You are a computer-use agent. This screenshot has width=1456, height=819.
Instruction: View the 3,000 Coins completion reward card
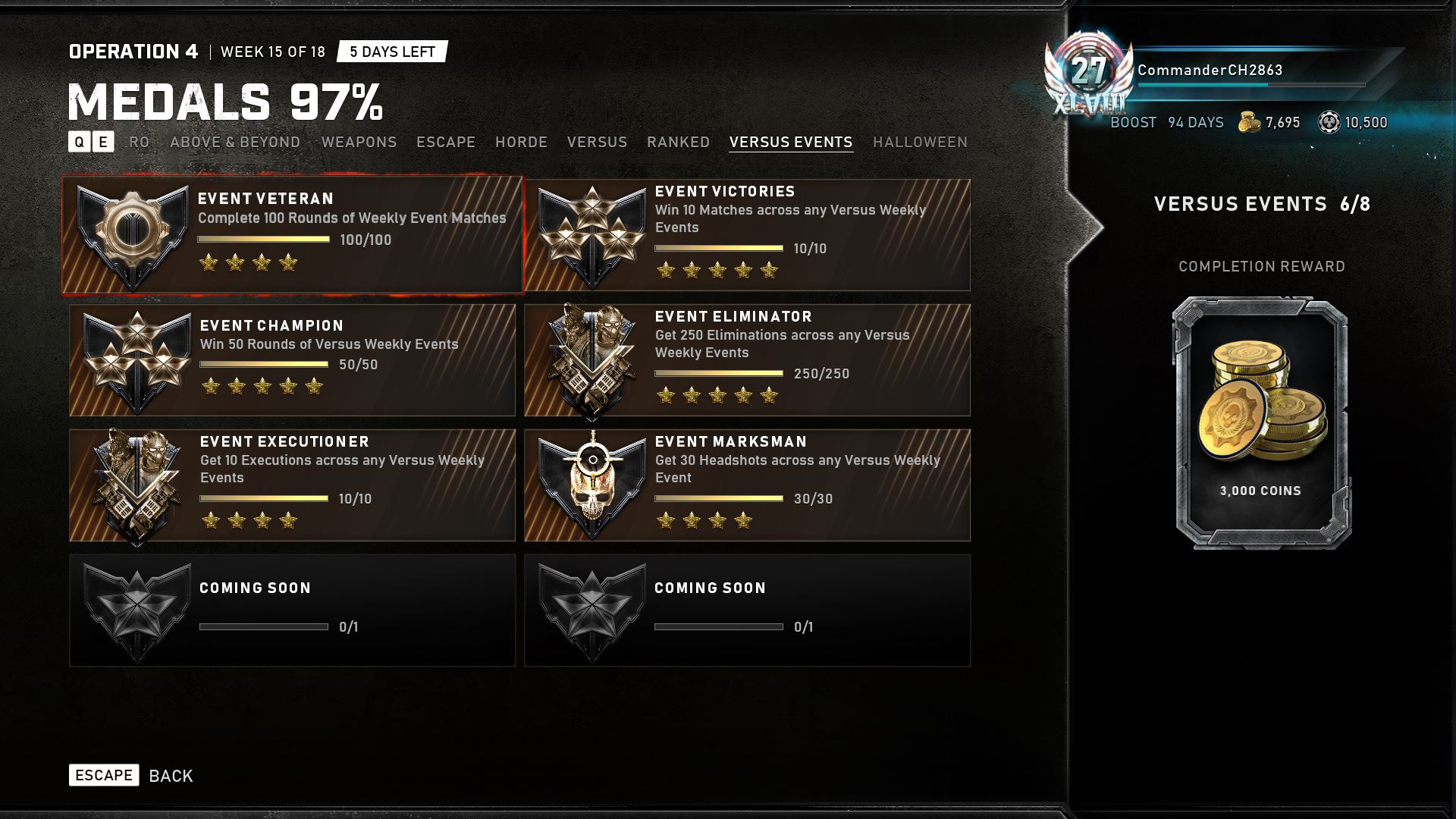tap(1261, 422)
